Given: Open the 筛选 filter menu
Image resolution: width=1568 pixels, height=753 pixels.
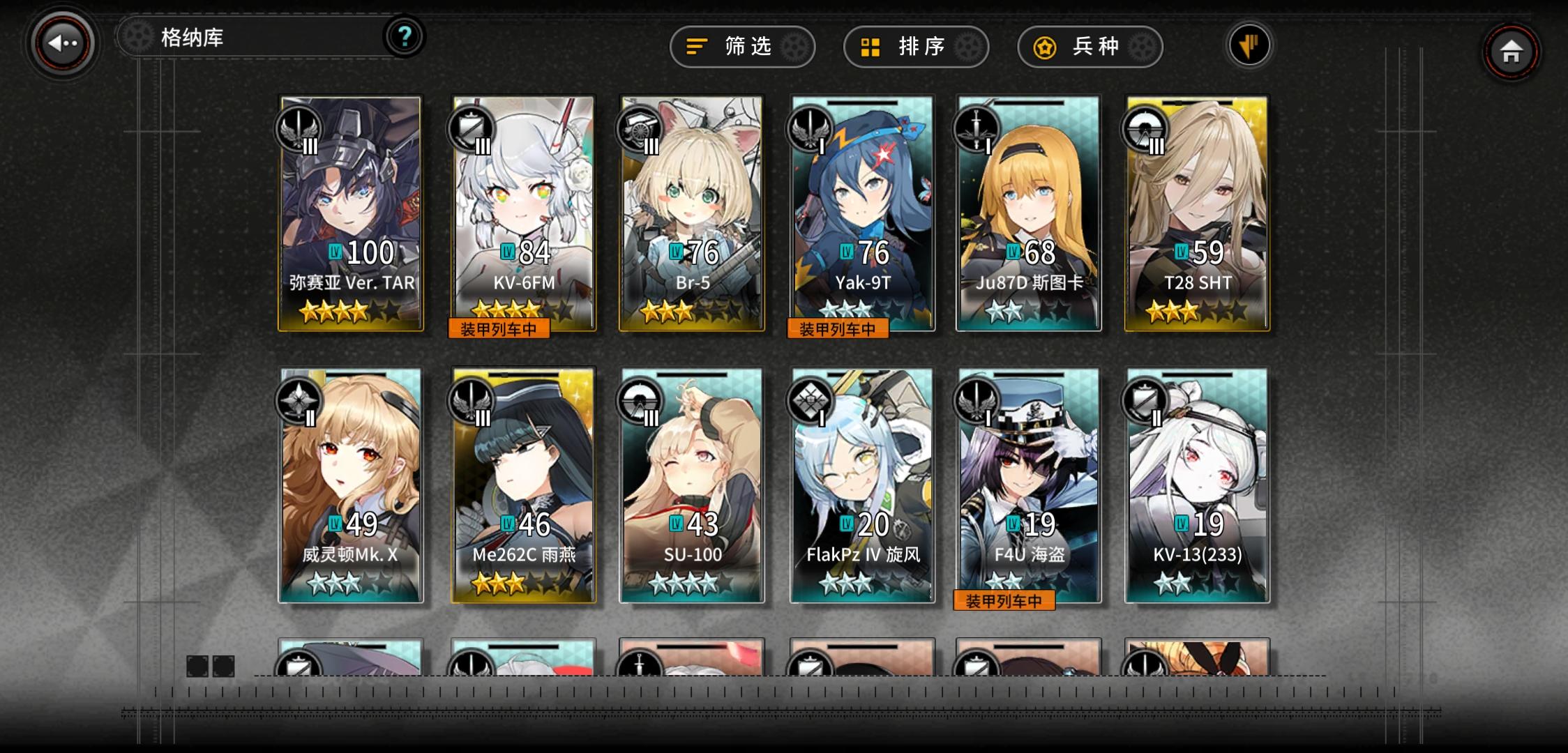Looking at the screenshot, I should point(741,47).
